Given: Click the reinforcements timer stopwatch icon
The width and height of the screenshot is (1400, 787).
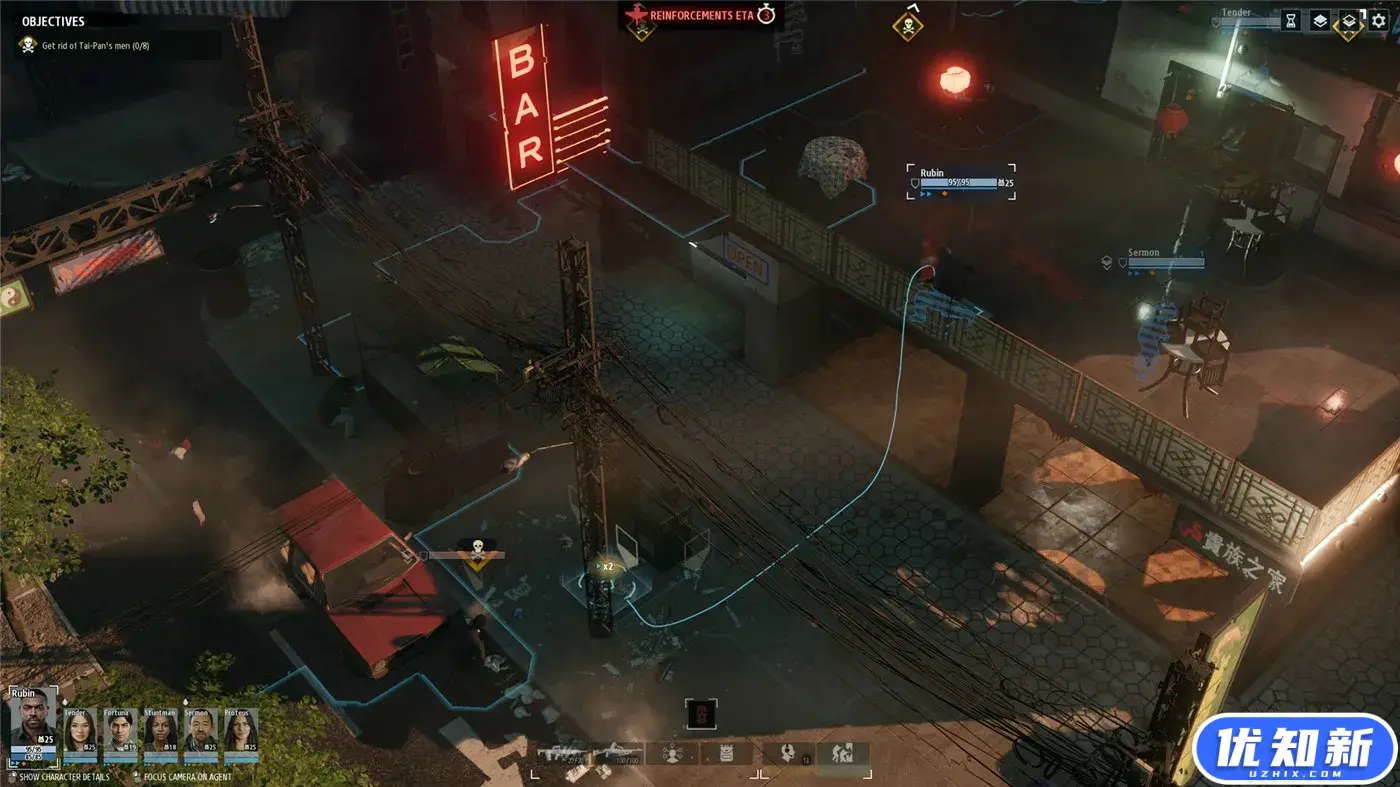Looking at the screenshot, I should 765,15.
